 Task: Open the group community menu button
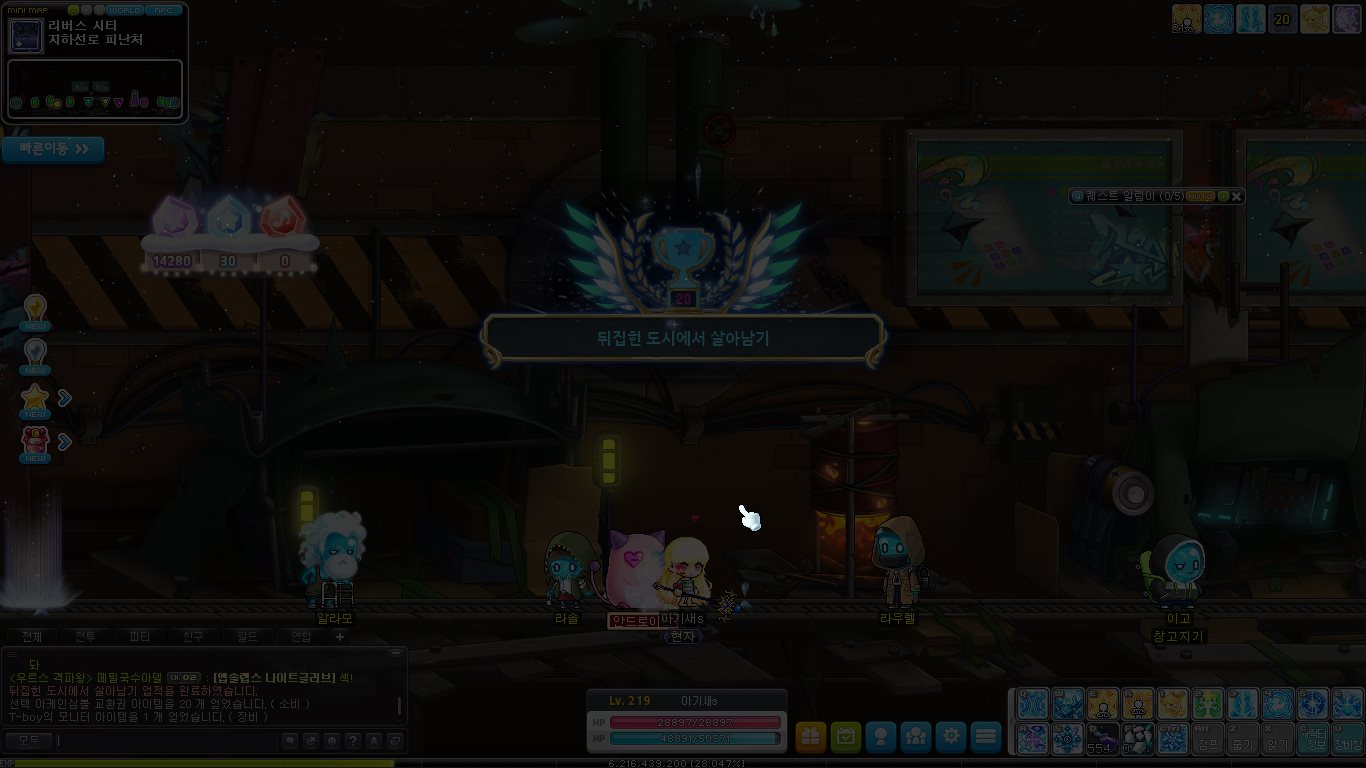916,737
